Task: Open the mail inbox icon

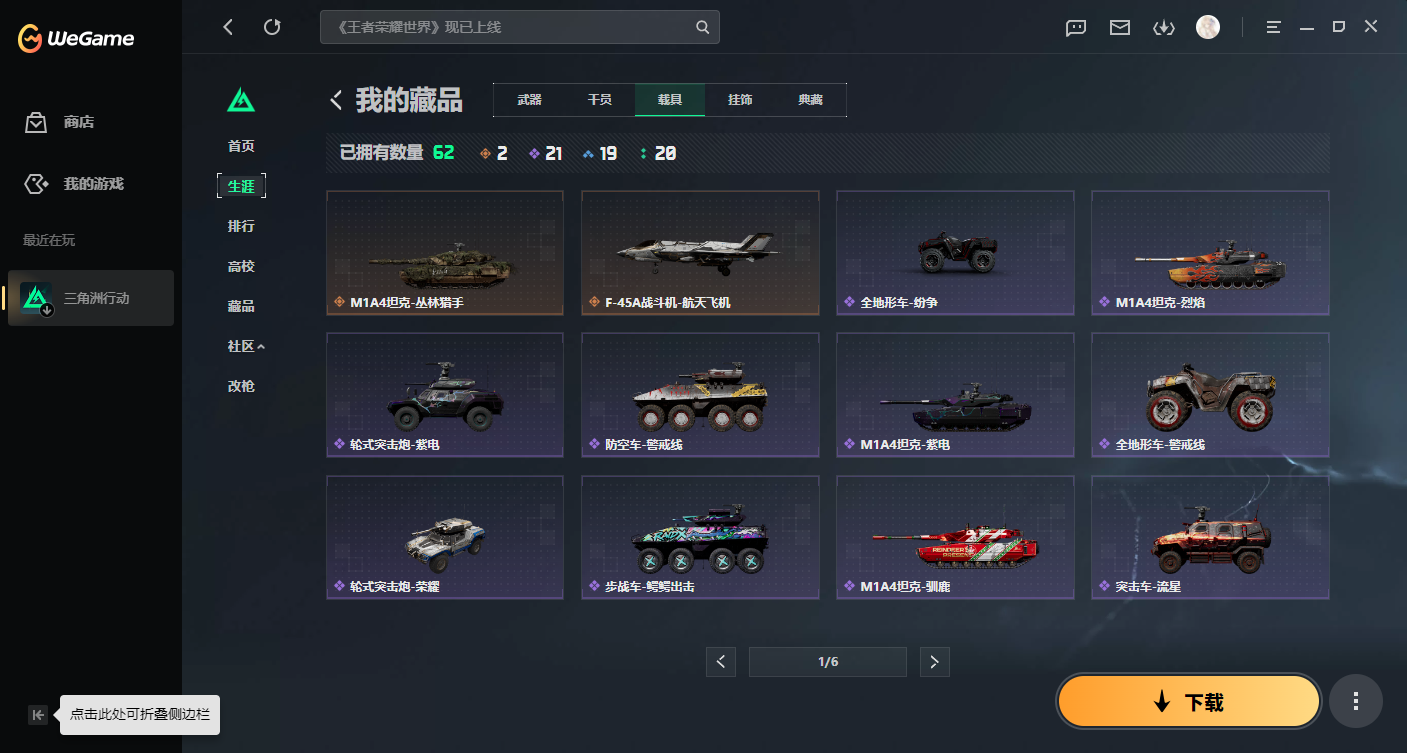Action: (x=1119, y=28)
